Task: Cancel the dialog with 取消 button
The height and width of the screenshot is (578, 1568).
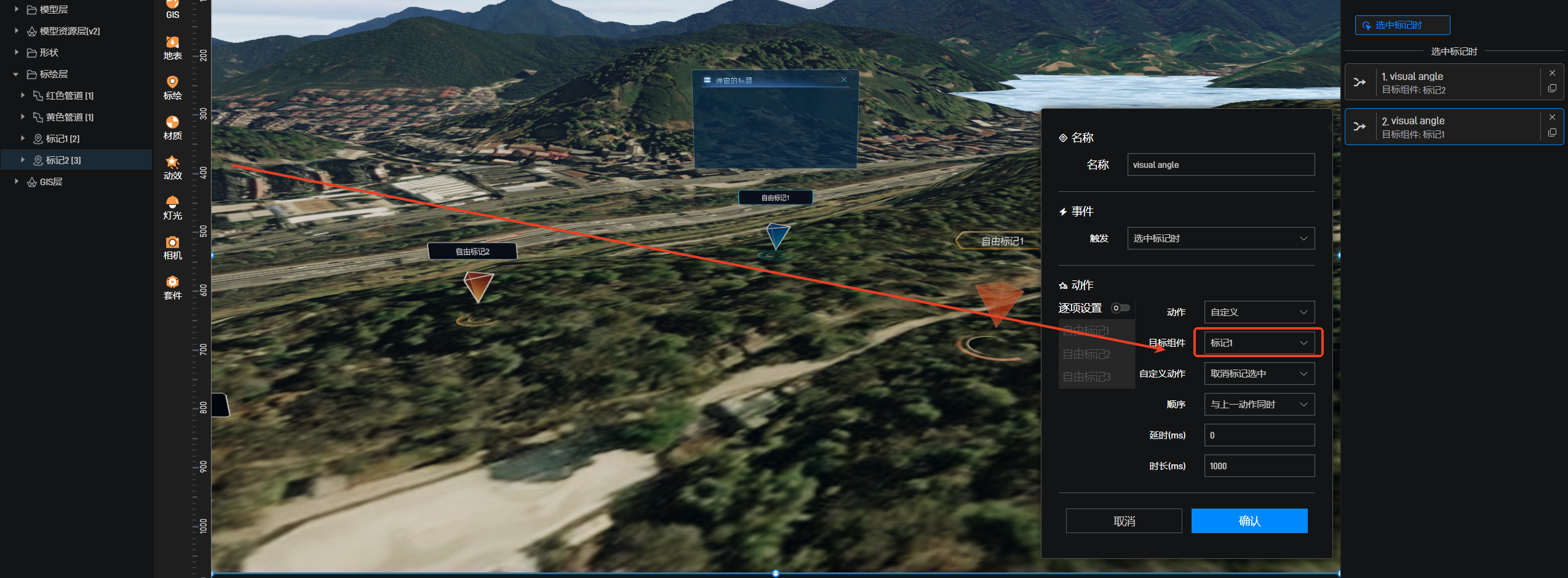Action: pos(1123,521)
